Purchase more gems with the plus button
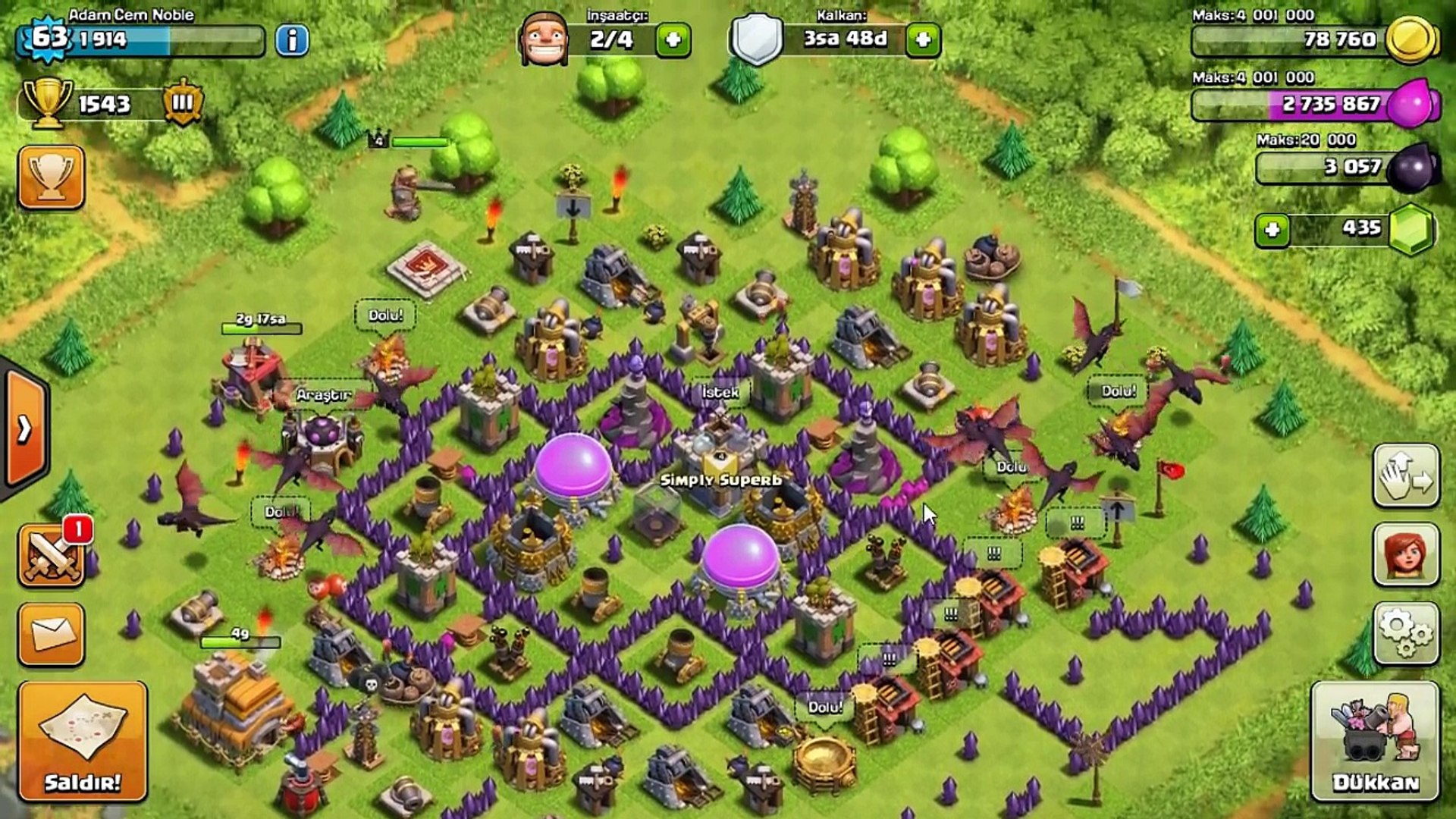Viewport: 1456px width, 819px height. pyautogui.click(x=1272, y=230)
